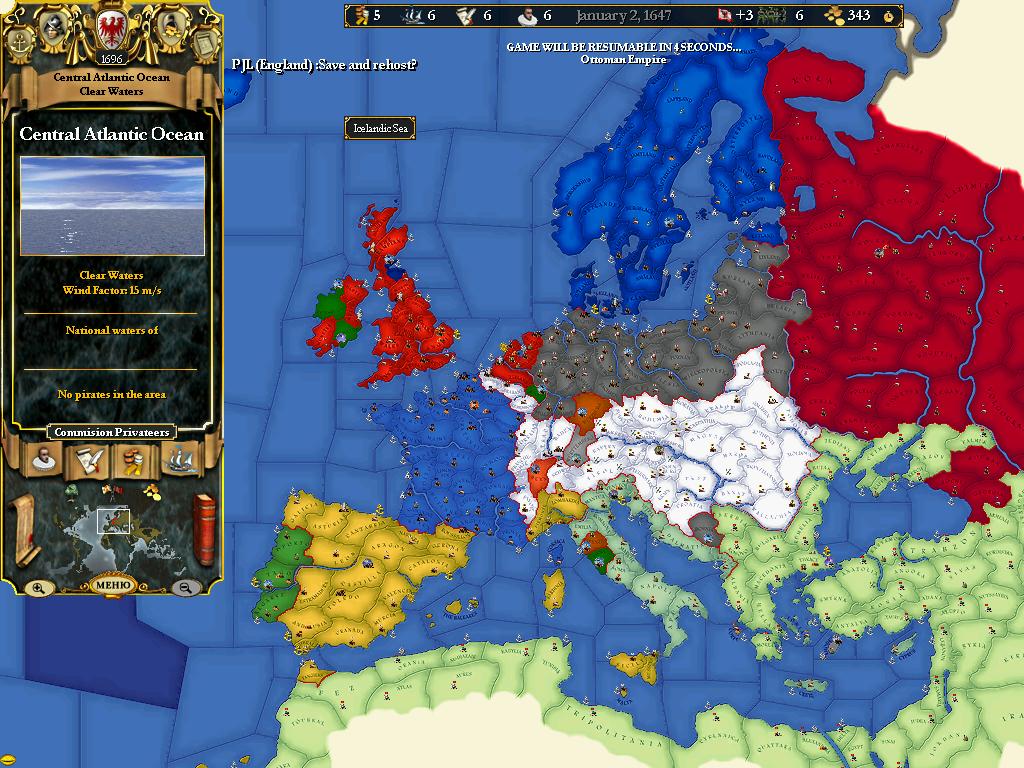Image resolution: width=1024 pixels, height=768 pixels.
Task: Switch minimap to the green tree map mode
Action: pos(72,490)
